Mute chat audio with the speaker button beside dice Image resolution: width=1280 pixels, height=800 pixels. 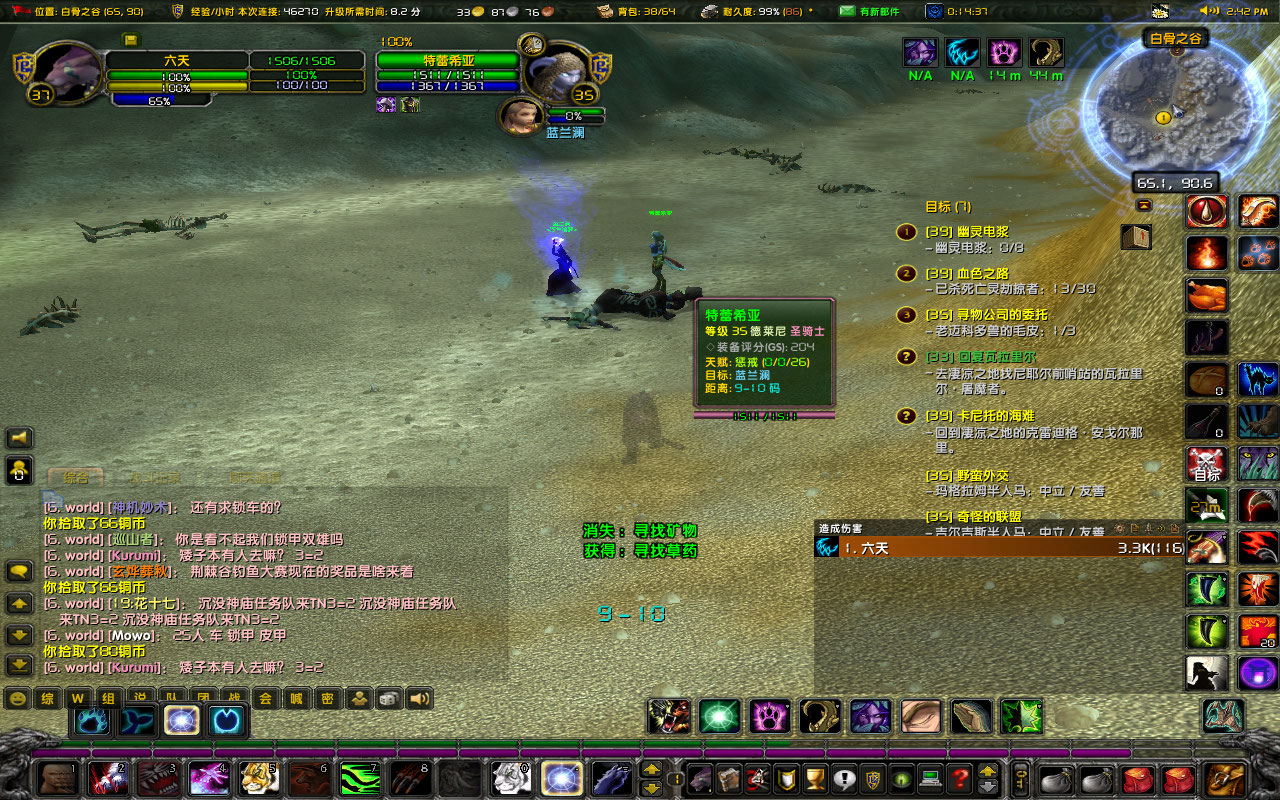[417, 698]
